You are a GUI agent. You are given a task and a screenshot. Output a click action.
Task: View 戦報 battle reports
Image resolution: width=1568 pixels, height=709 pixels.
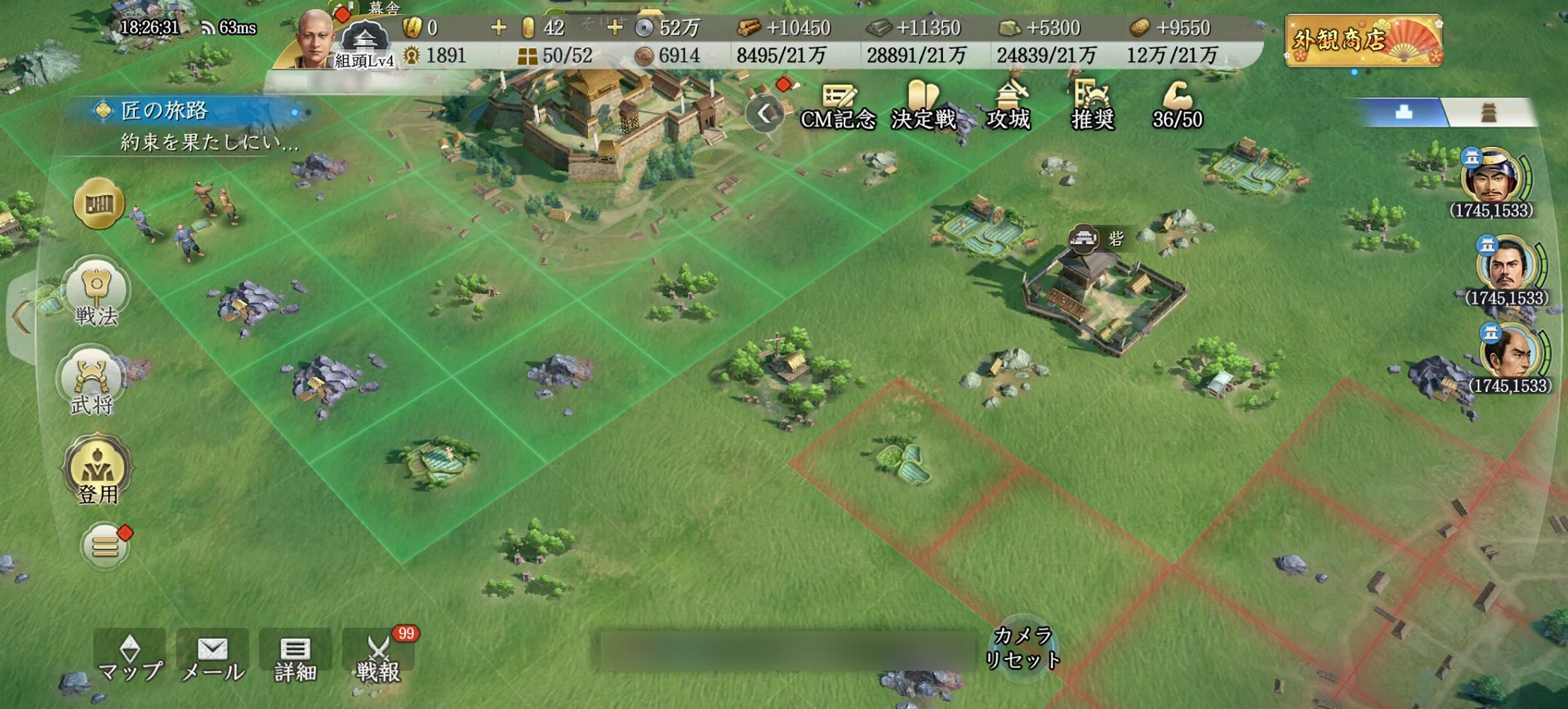click(378, 658)
